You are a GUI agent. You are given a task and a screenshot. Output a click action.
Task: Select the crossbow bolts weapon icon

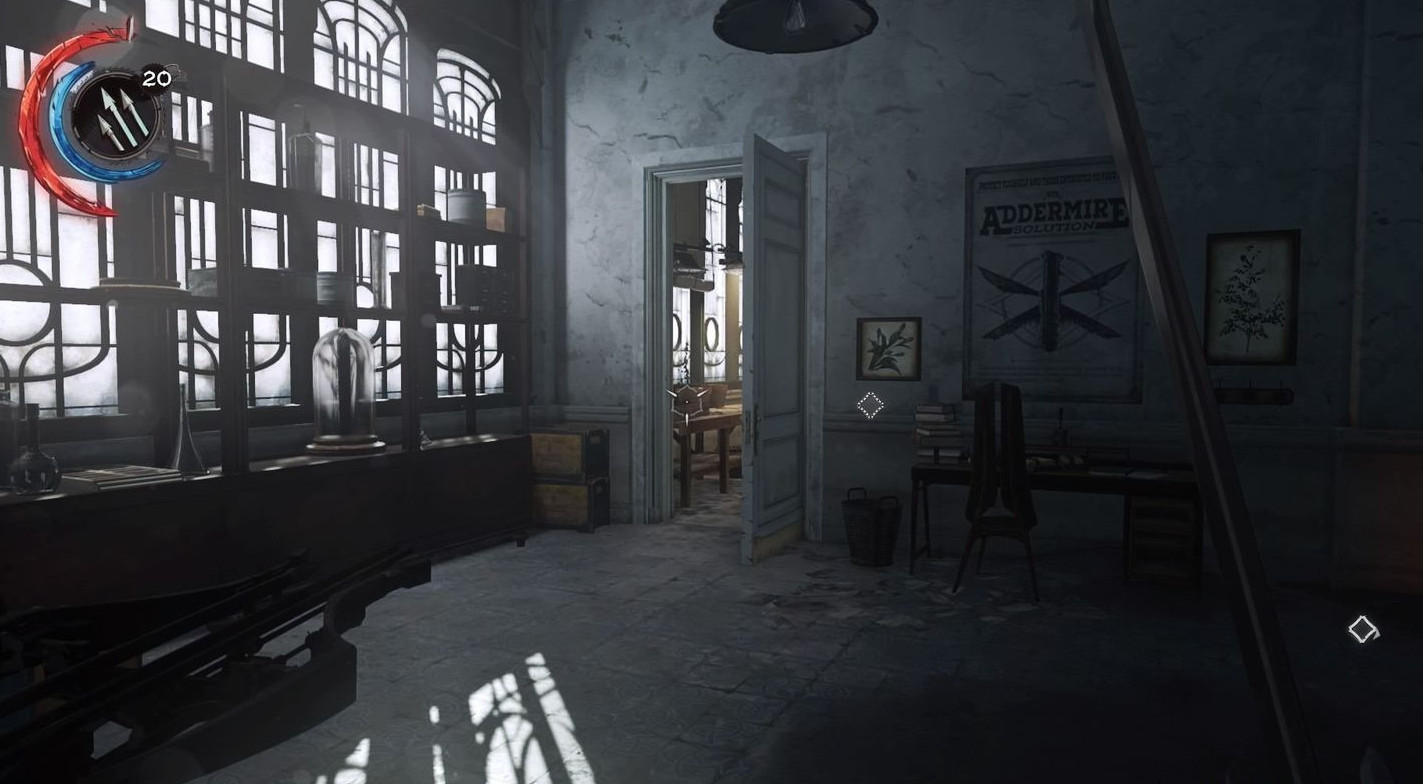click(117, 118)
